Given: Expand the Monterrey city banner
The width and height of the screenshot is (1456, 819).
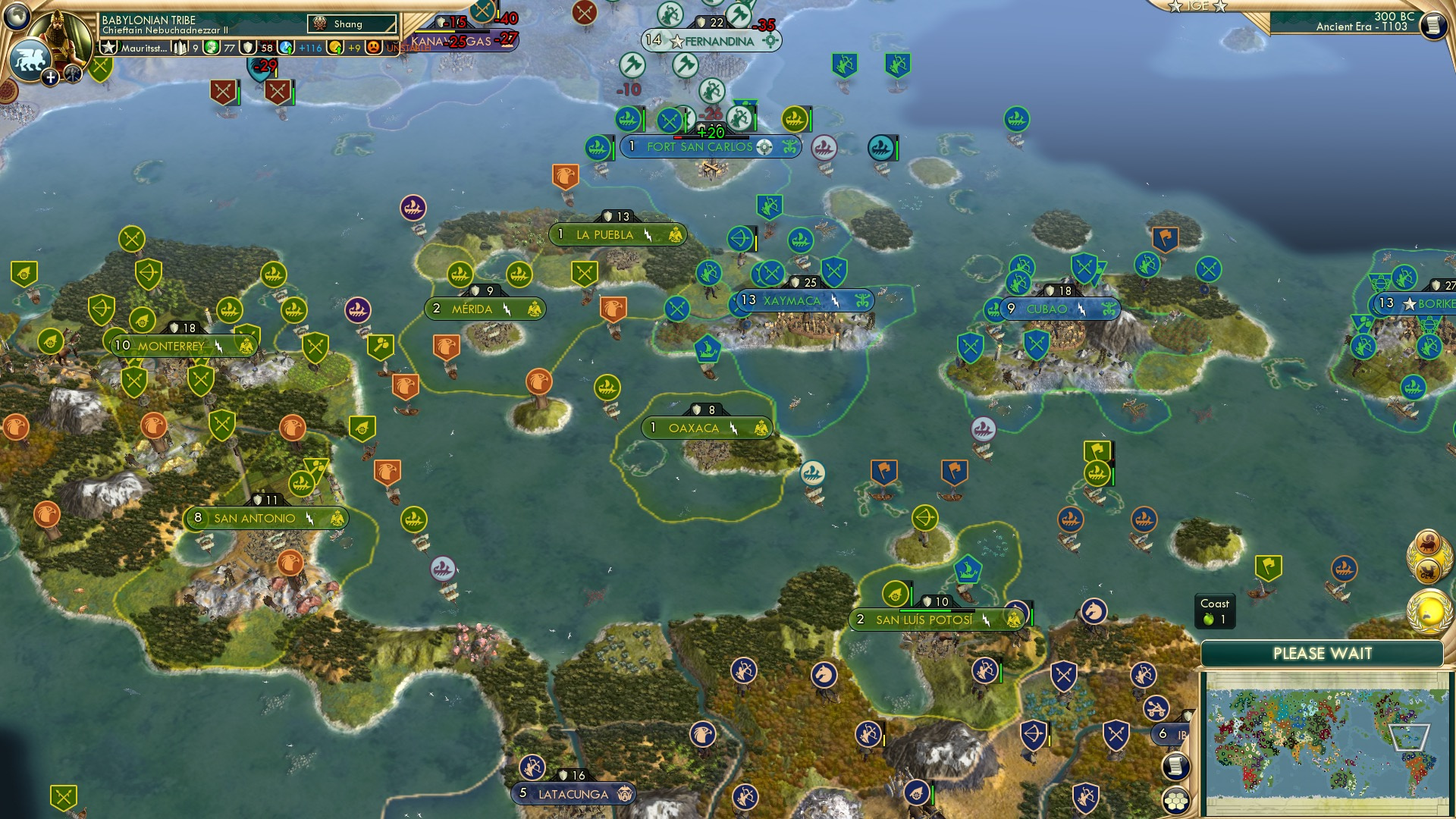Looking at the screenshot, I should tap(171, 344).
